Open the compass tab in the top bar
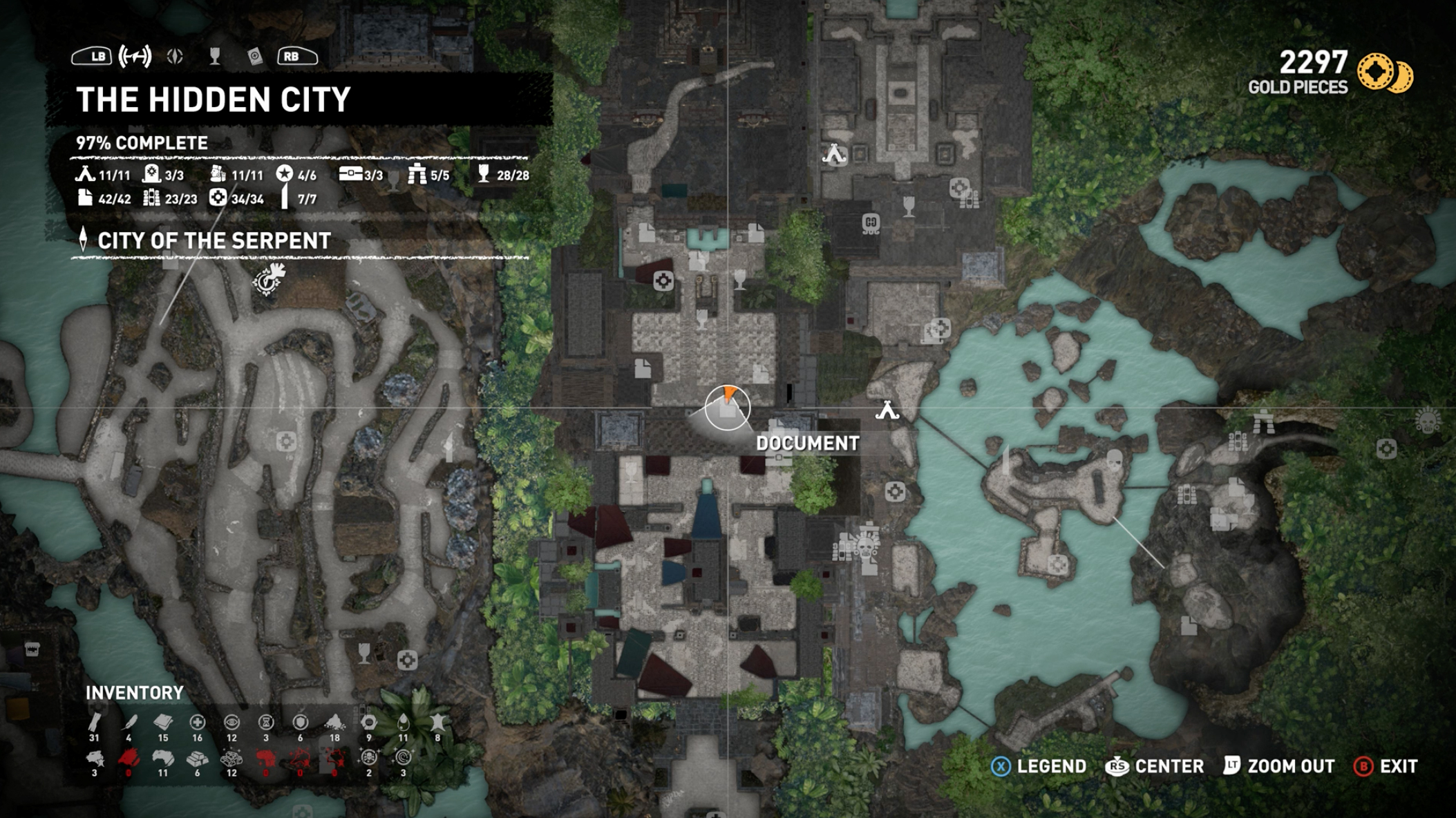1456x818 pixels. click(x=175, y=57)
